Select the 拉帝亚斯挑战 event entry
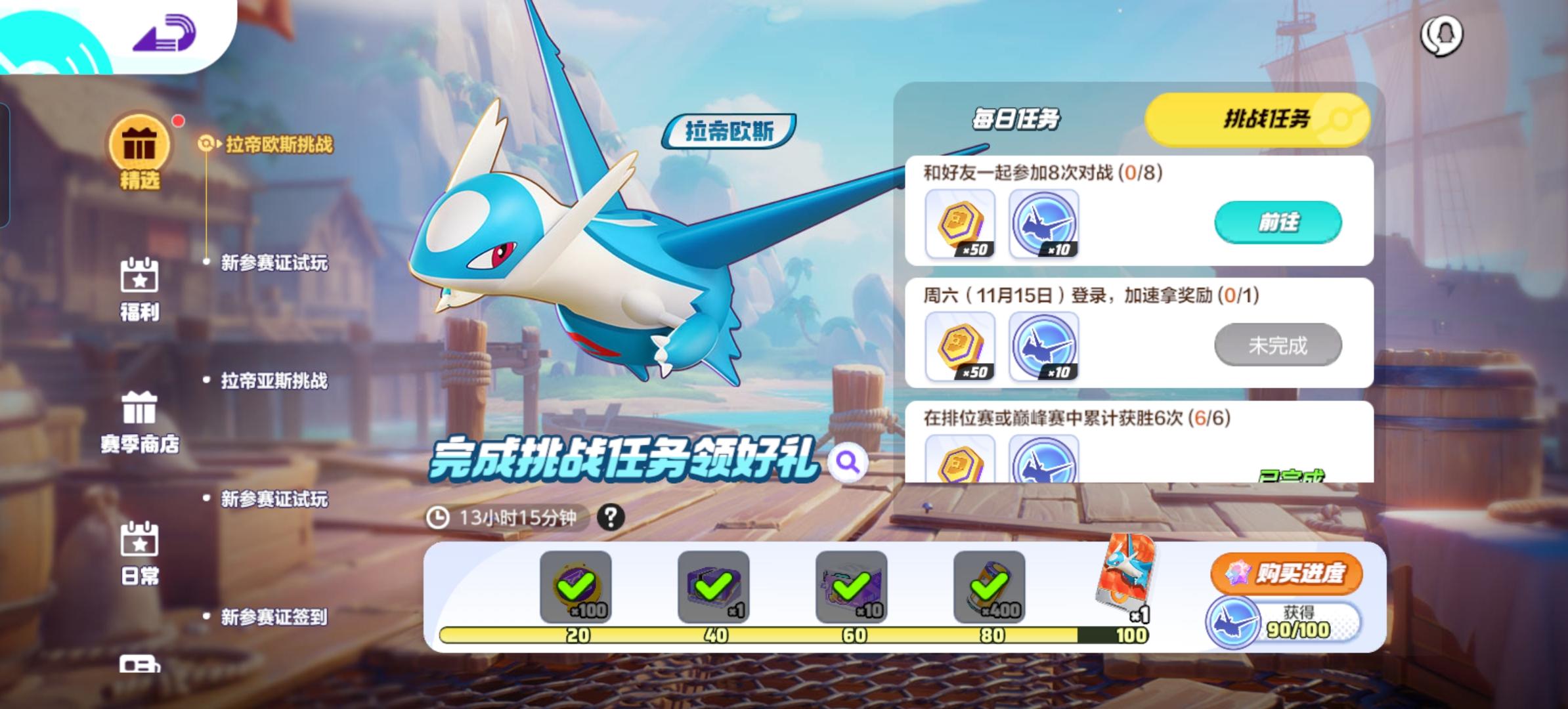The image size is (1568, 709). [x=276, y=381]
